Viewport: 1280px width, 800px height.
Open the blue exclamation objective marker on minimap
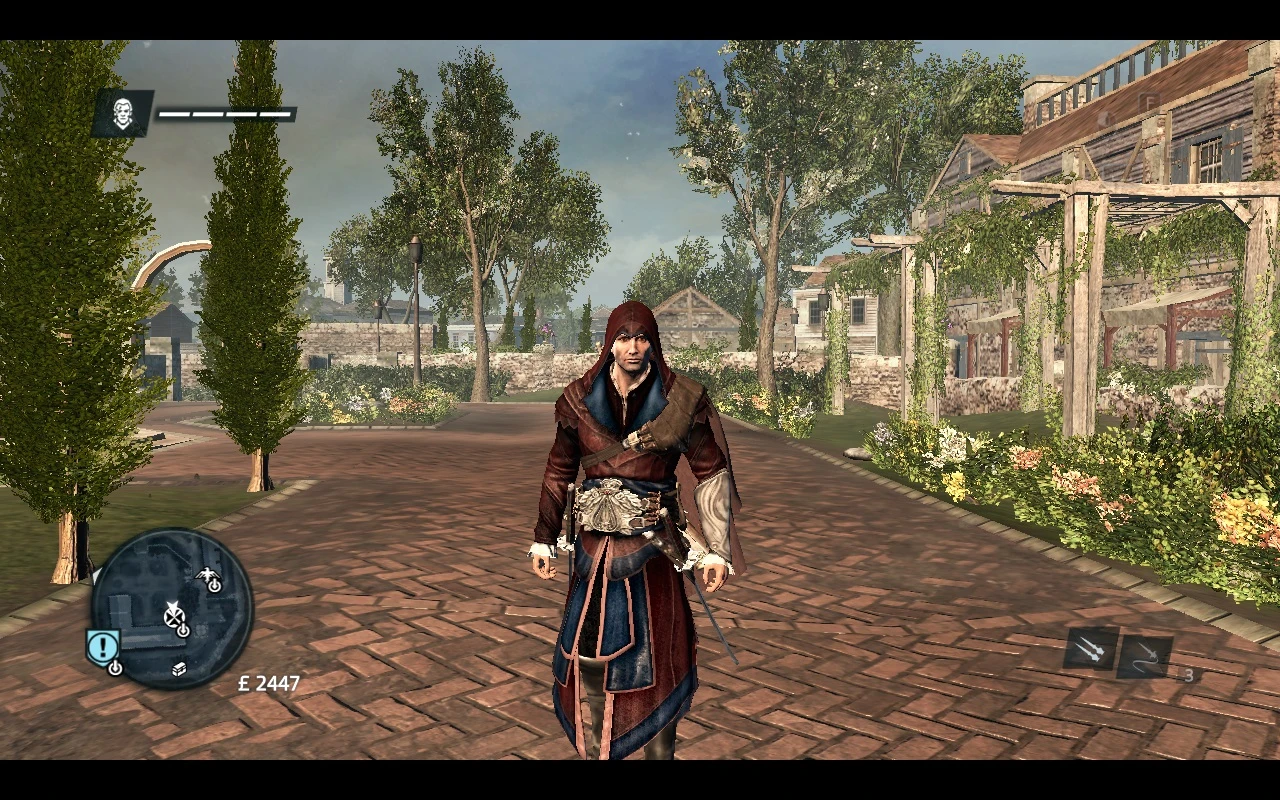[102, 644]
